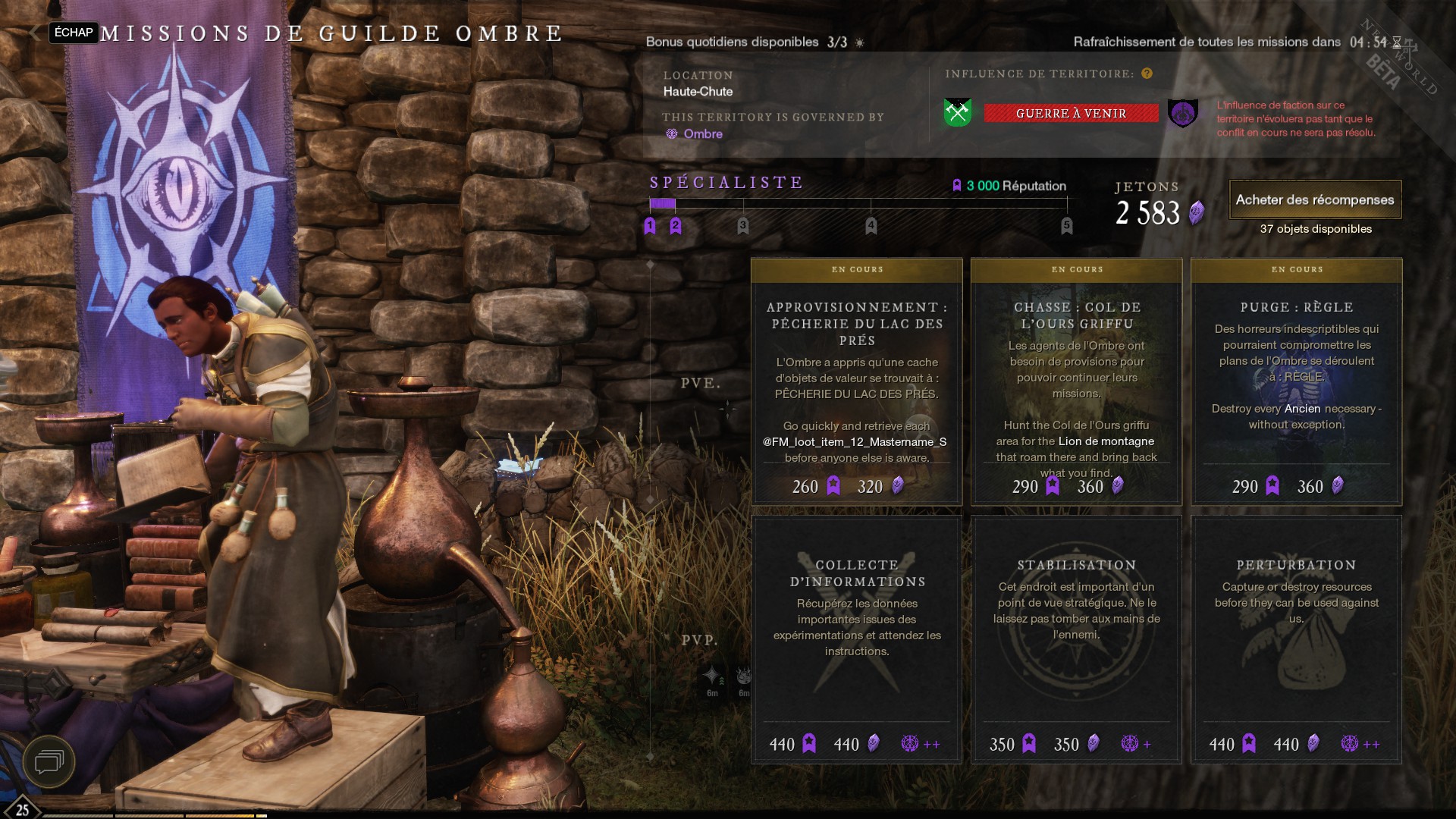Go back with the arrow beside Échap
Screen dimensions: 1456x819
coord(35,33)
